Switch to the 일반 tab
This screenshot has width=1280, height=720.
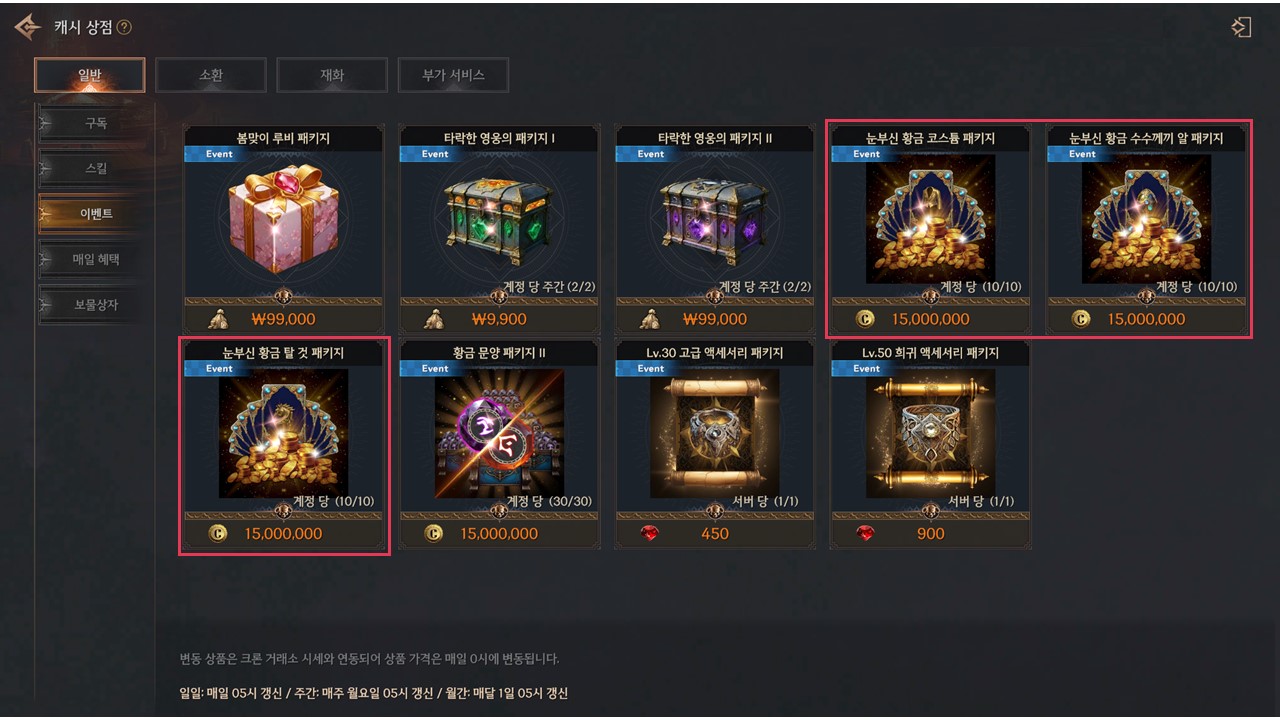point(90,75)
